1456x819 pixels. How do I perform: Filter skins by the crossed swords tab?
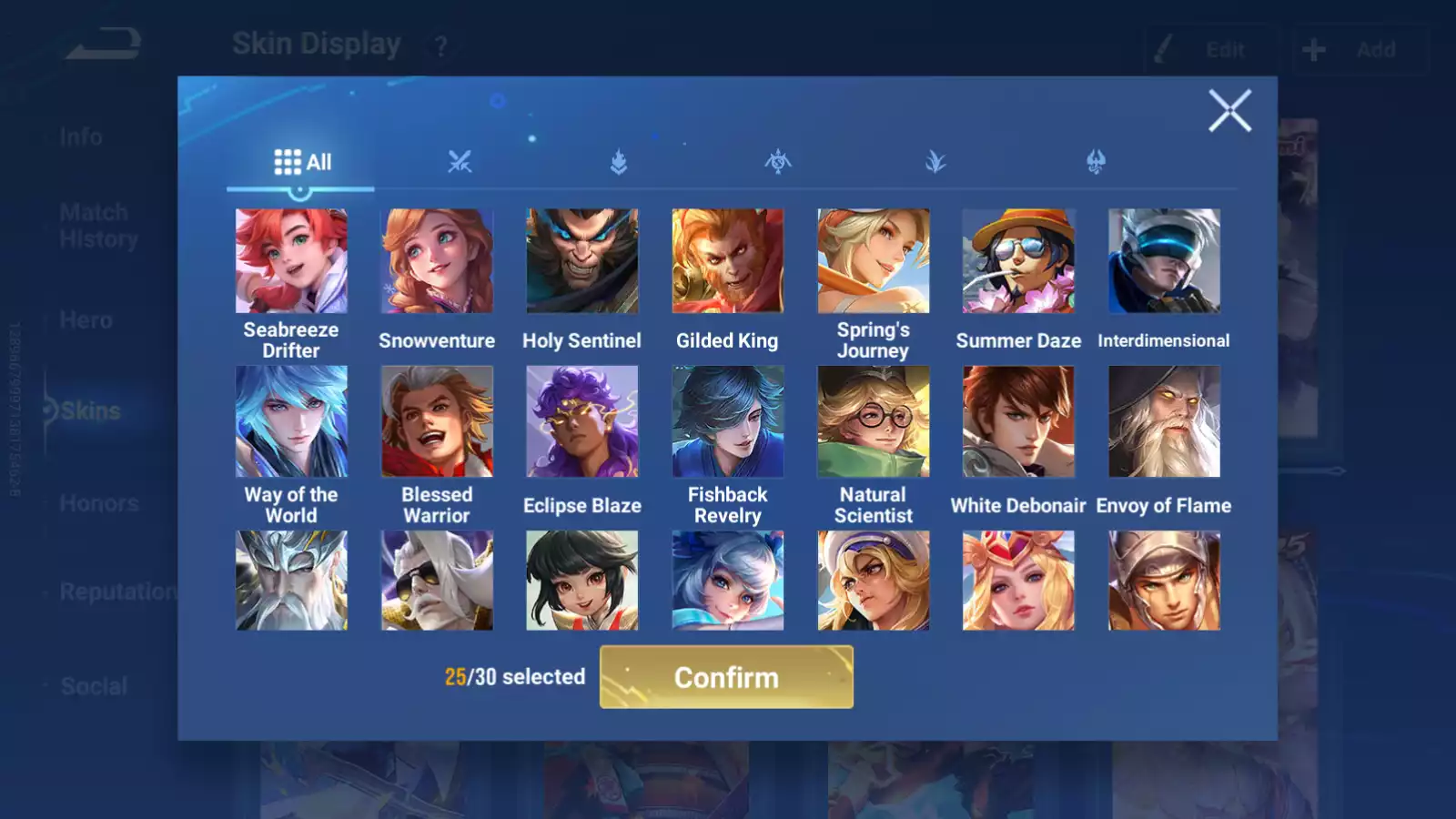coord(460,163)
